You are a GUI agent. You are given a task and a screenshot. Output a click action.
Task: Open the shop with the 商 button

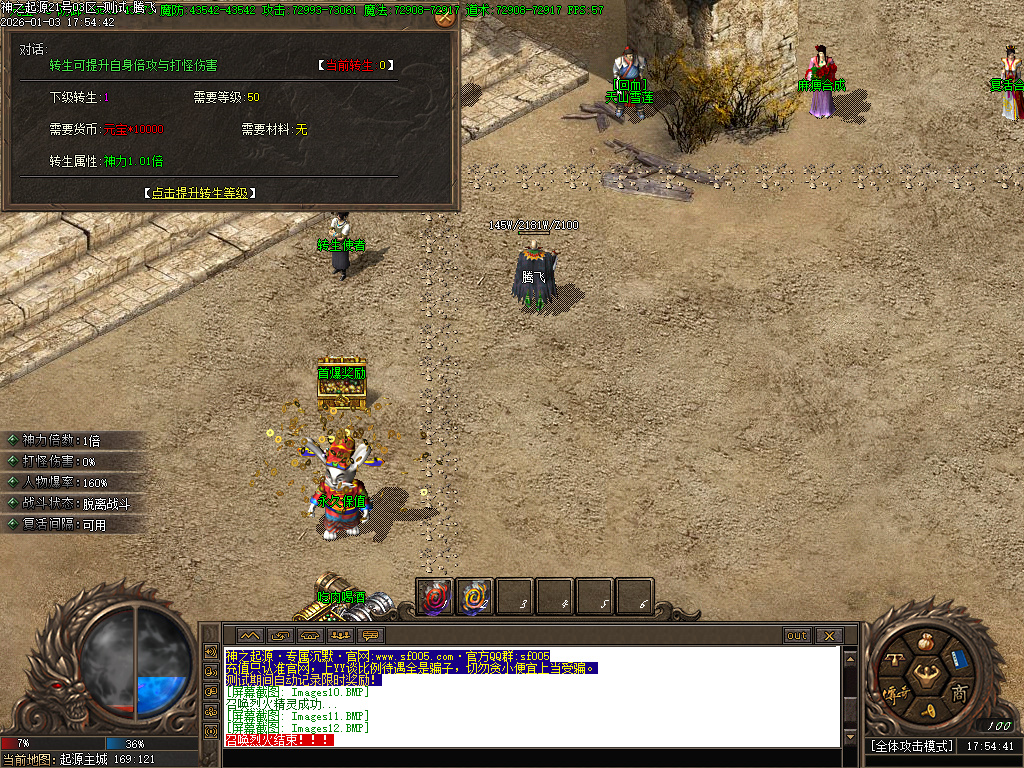tap(959, 693)
